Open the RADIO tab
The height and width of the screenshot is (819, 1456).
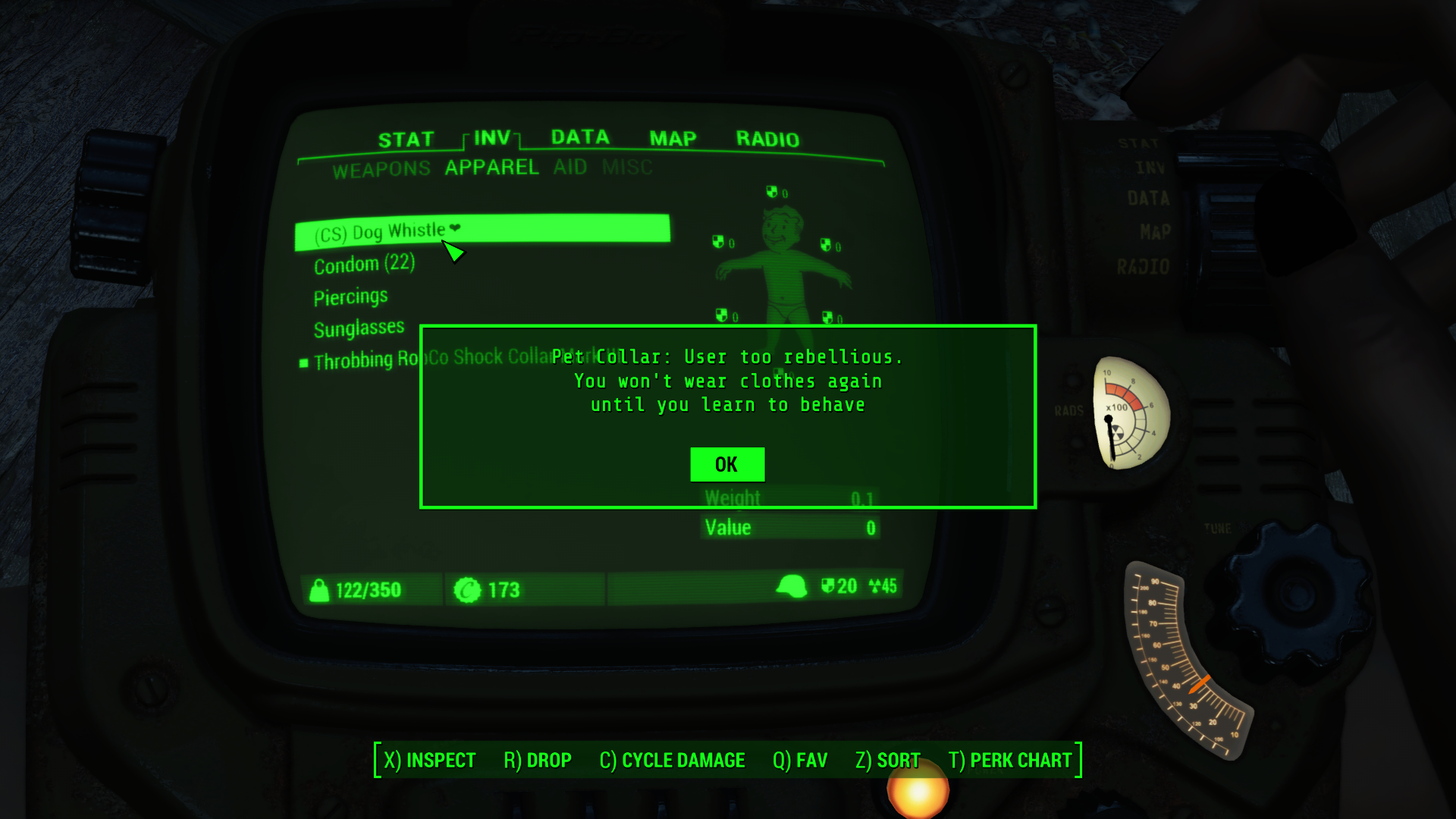point(767,138)
